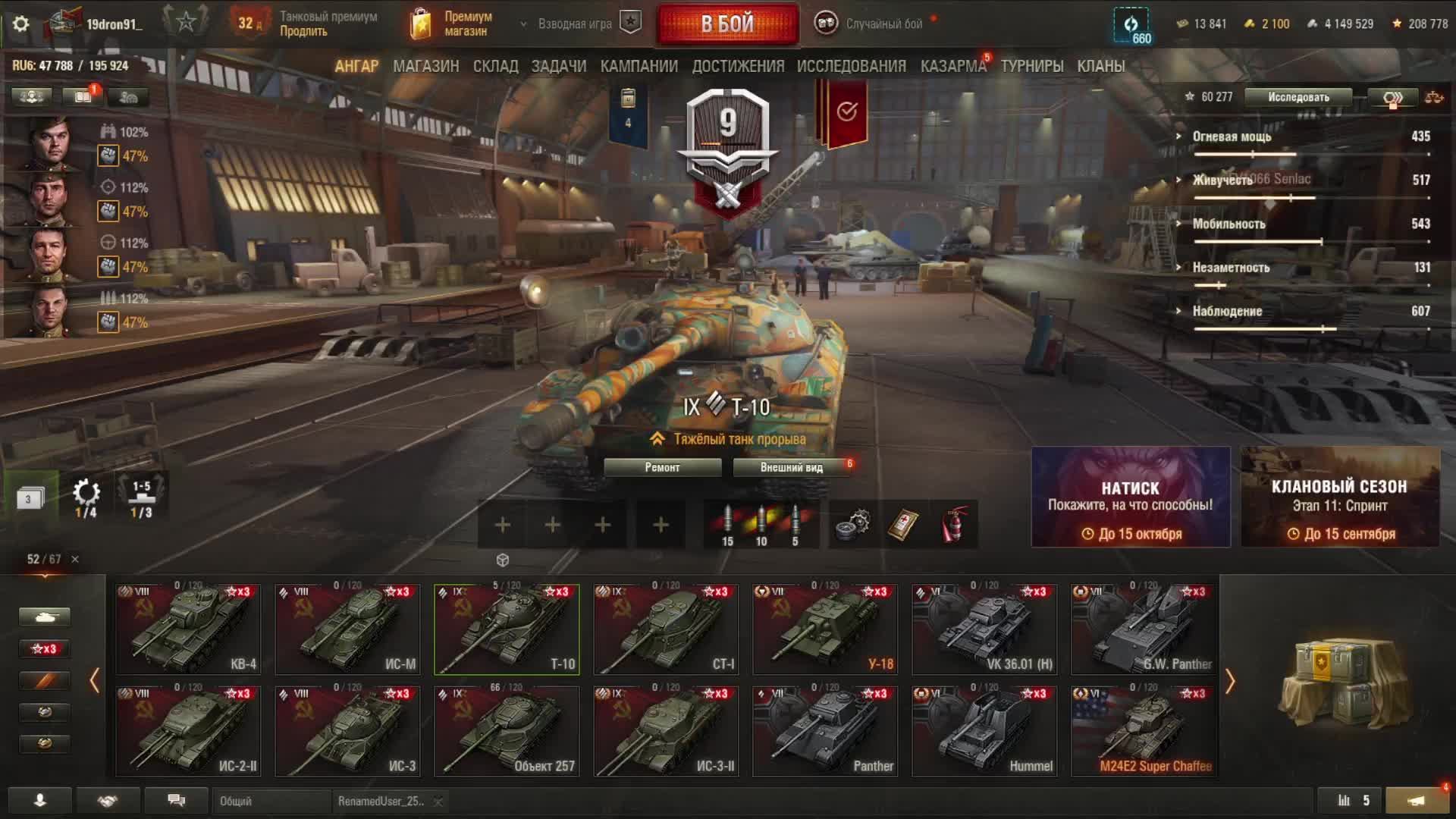Open the СКЛАД tab
The height and width of the screenshot is (819, 1456).
click(x=495, y=67)
